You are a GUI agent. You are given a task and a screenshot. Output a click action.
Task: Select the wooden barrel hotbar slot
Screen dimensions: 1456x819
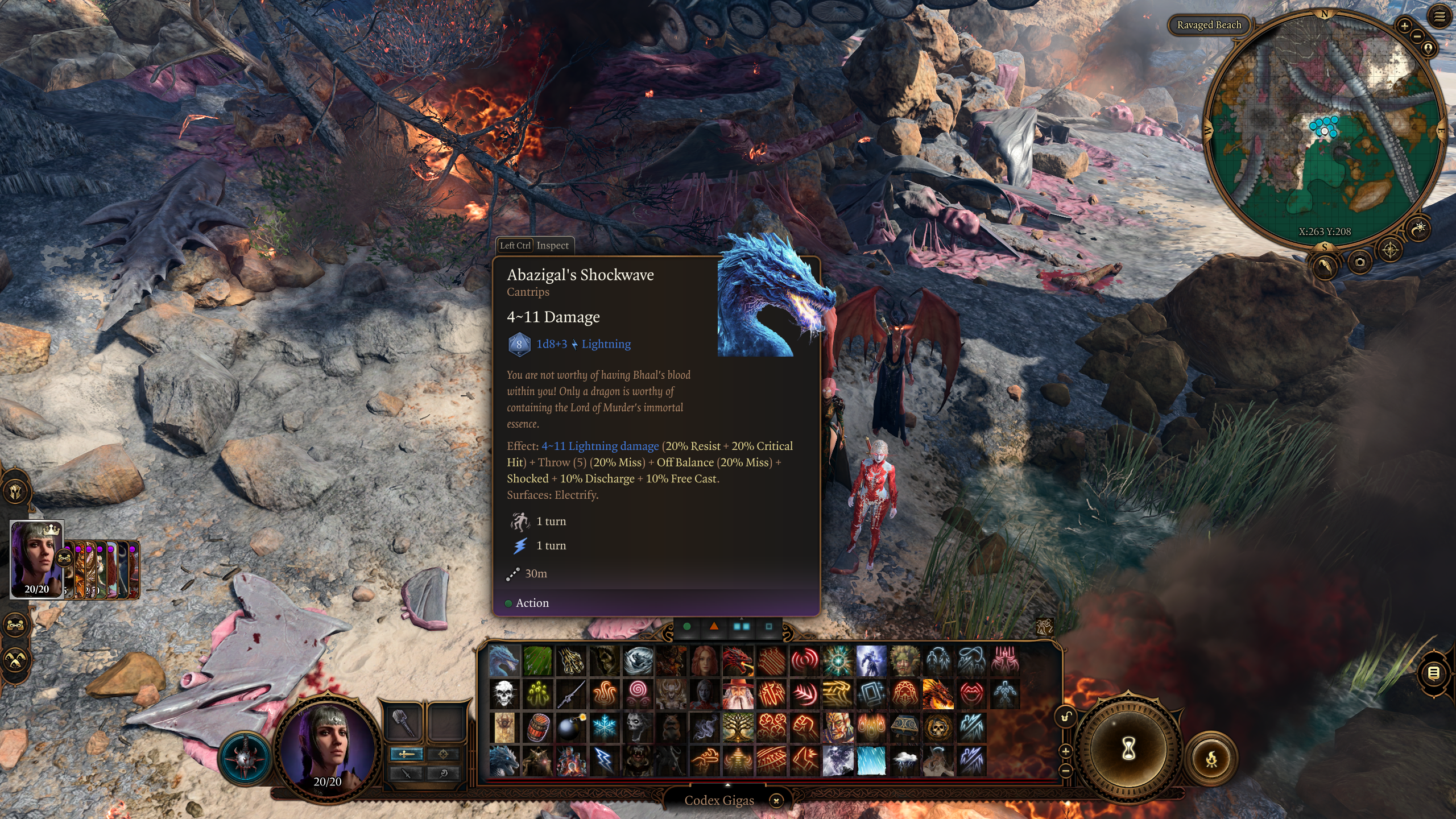[537, 727]
